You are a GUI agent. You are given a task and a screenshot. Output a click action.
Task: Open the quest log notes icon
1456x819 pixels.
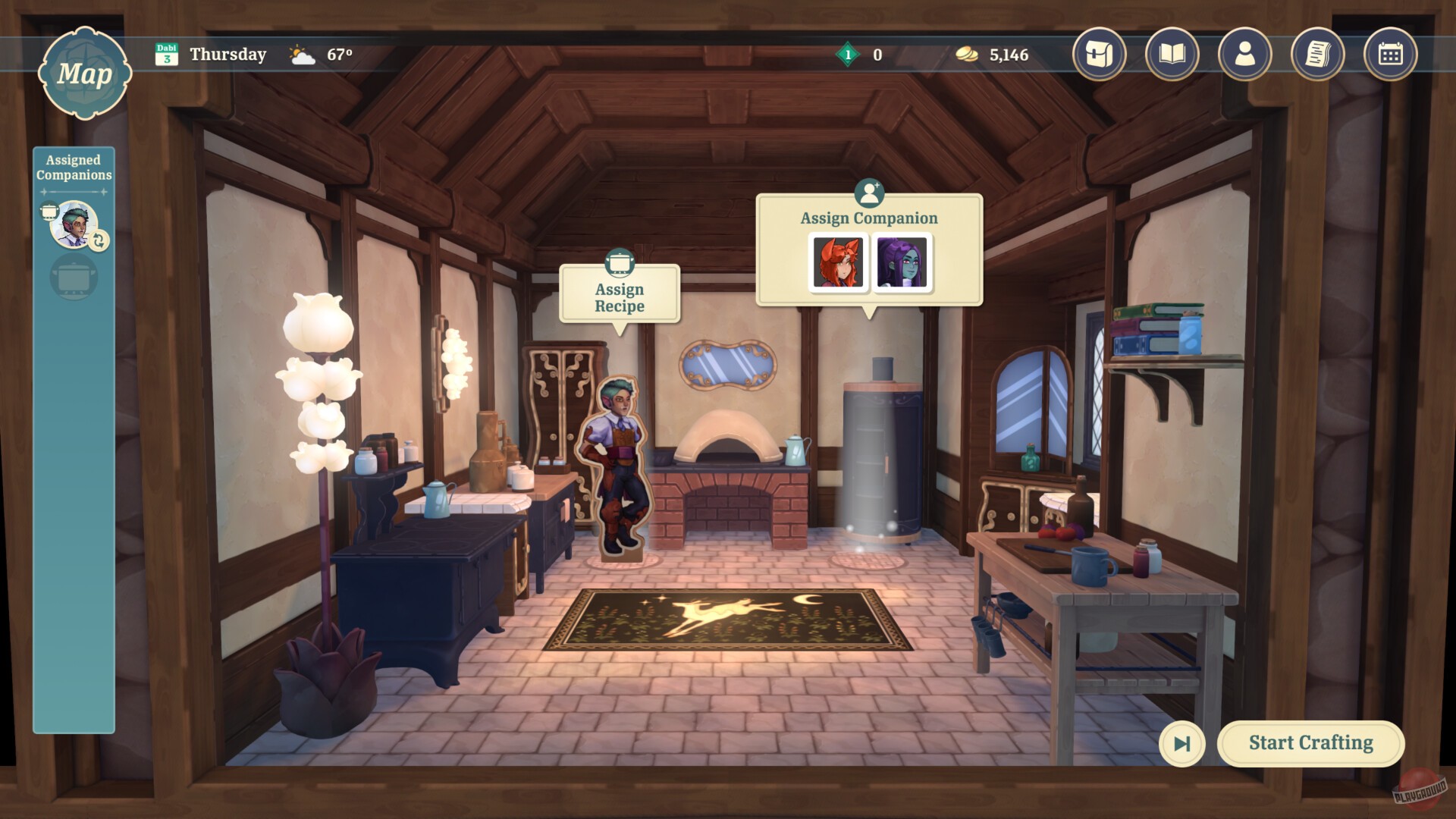click(1317, 55)
